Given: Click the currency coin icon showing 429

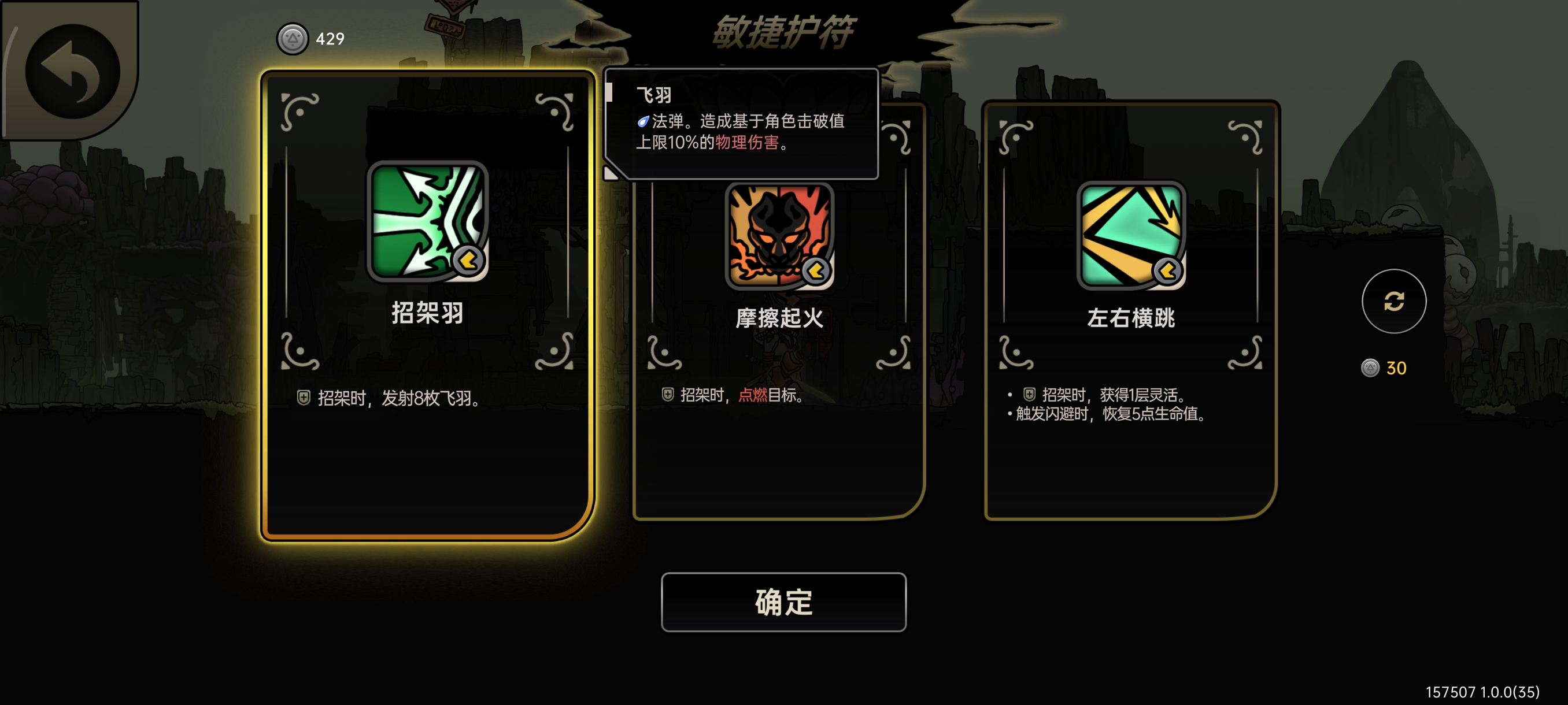Looking at the screenshot, I should pyautogui.click(x=293, y=38).
